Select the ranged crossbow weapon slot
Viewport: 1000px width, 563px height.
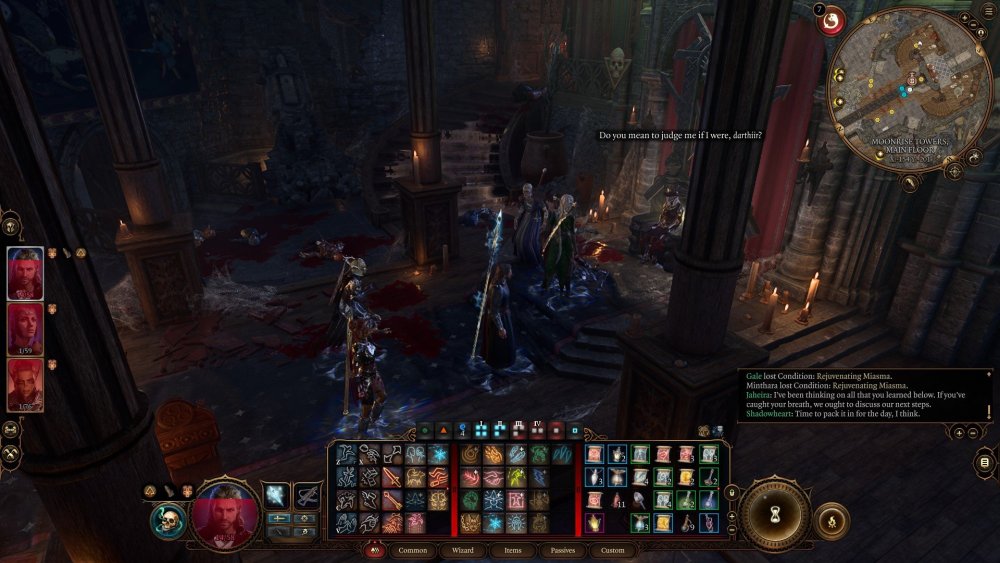pos(306,494)
